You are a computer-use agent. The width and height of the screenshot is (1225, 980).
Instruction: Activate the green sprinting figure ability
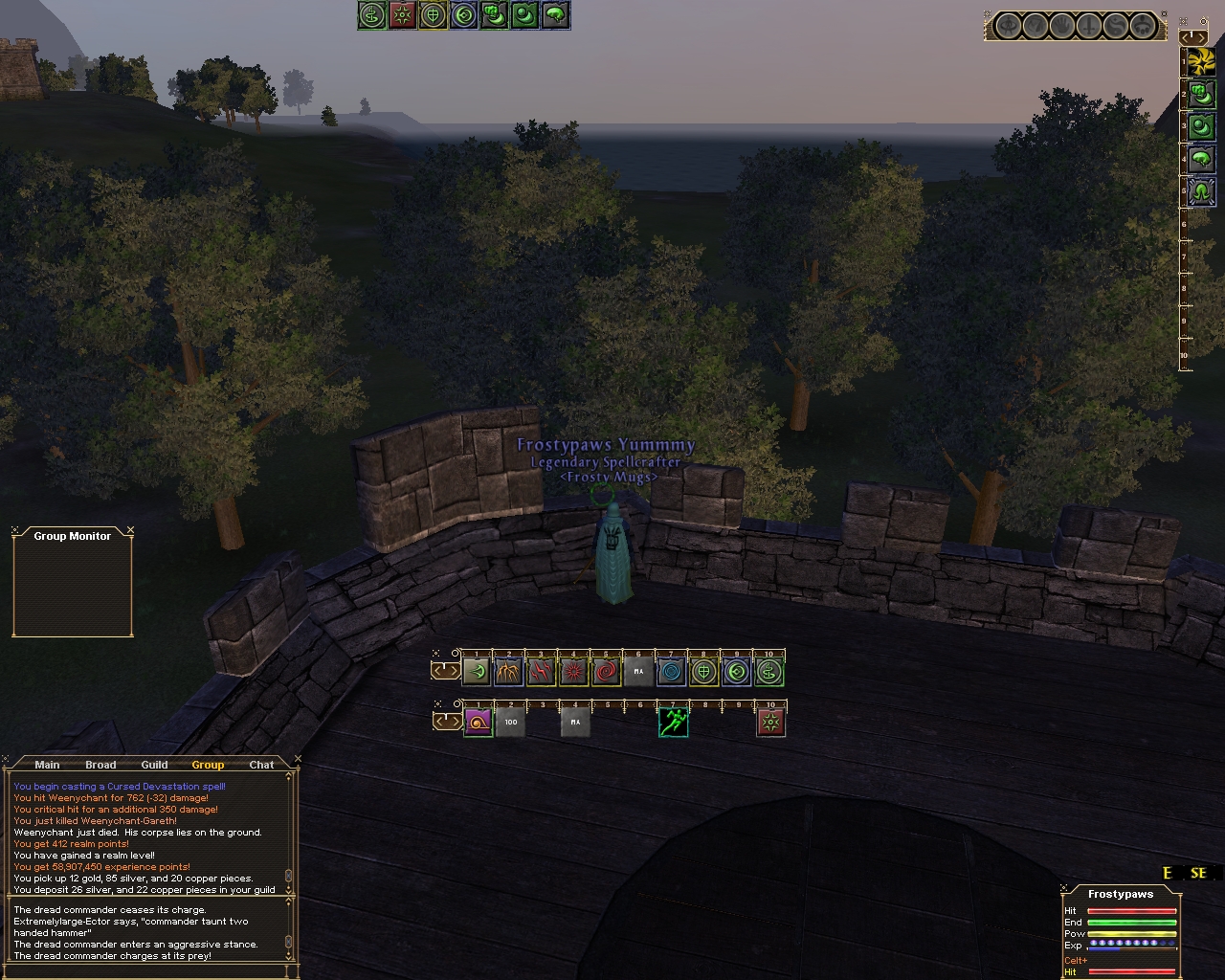pos(673,722)
